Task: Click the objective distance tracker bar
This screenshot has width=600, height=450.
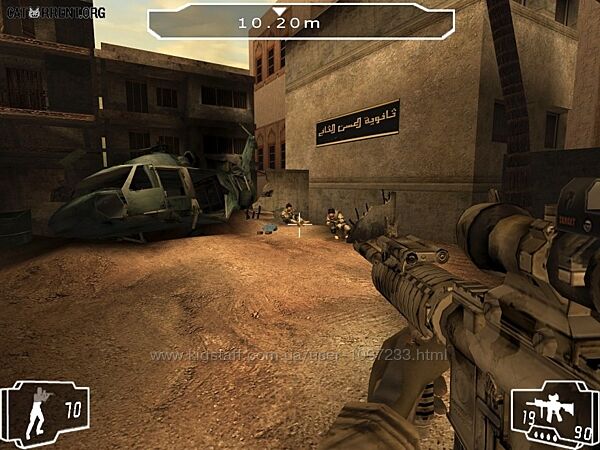Action: 300,21
